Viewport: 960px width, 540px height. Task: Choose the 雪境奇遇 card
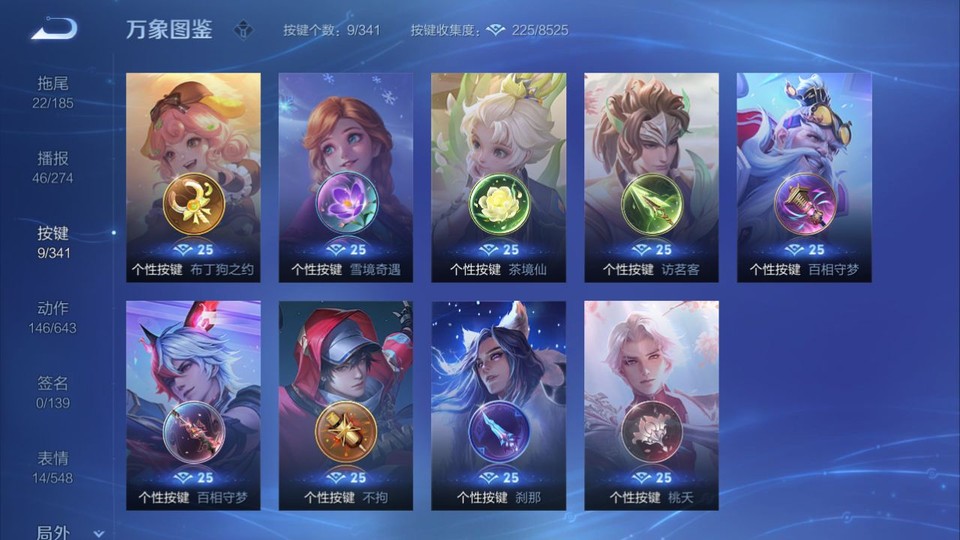pyautogui.click(x=346, y=177)
